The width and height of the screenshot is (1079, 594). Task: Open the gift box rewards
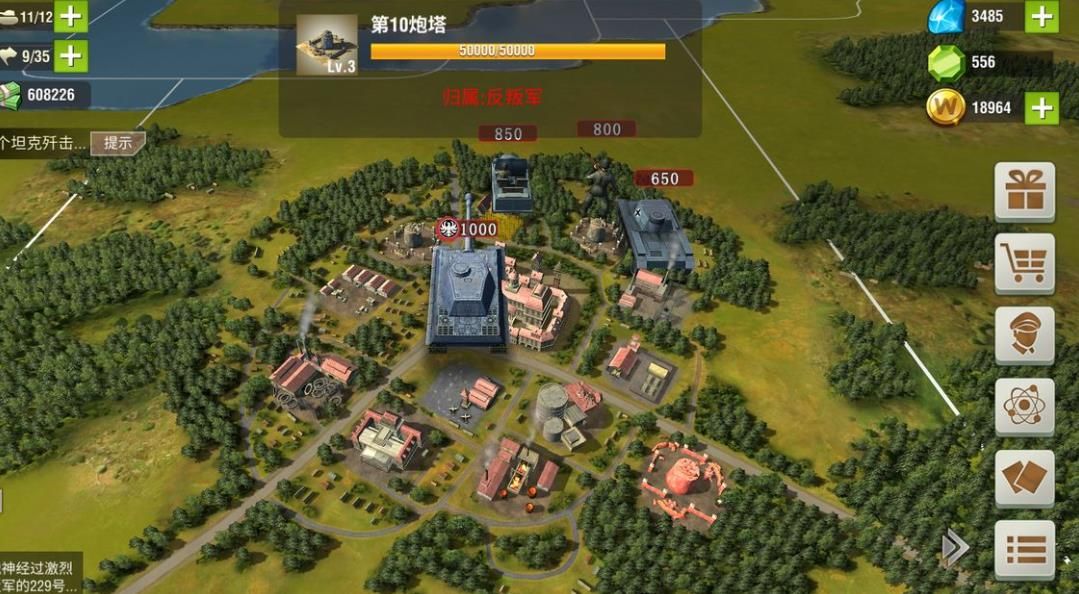pyautogui.click(x=1024, y=191)
